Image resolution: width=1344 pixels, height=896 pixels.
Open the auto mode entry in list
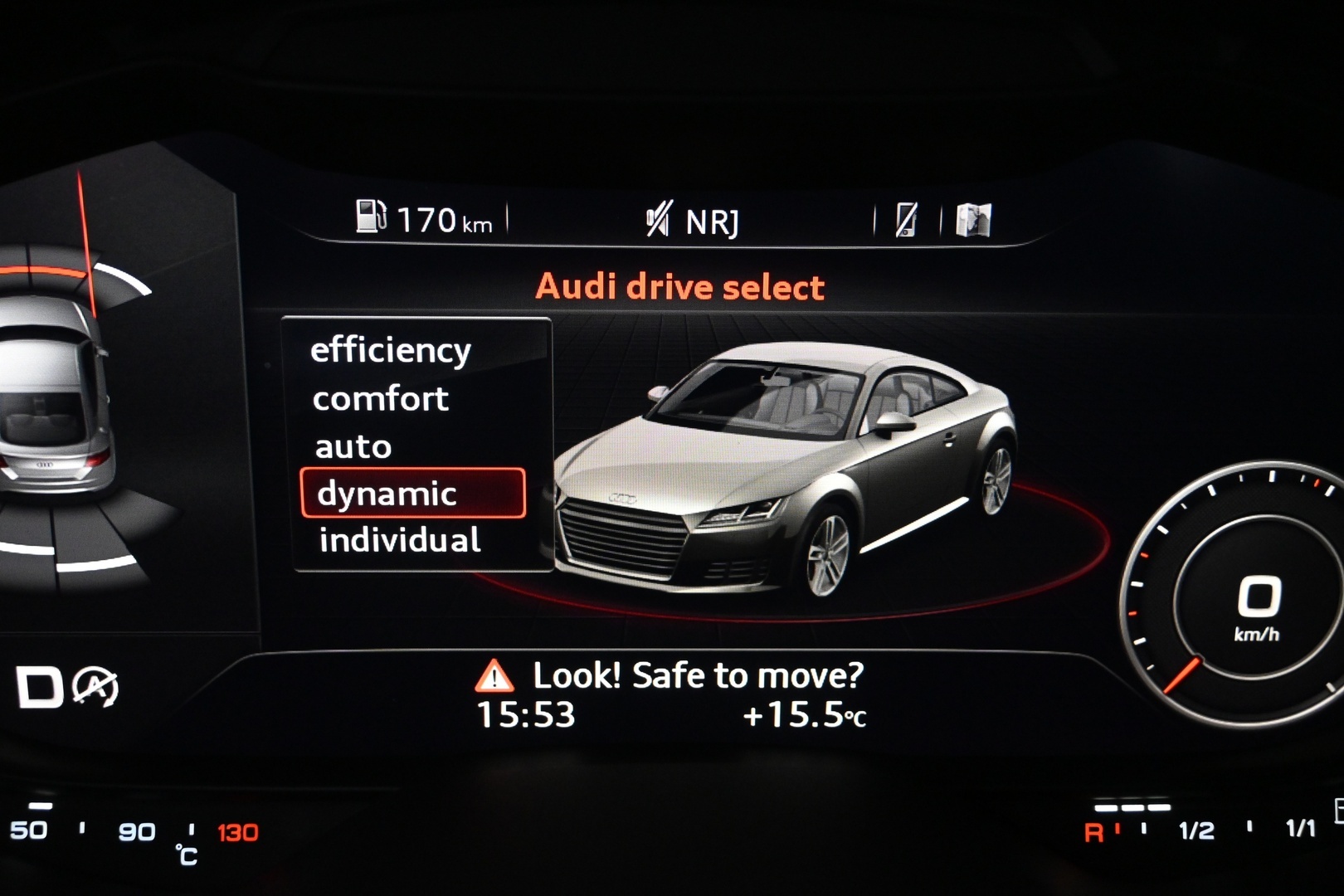tap(352, 447)
